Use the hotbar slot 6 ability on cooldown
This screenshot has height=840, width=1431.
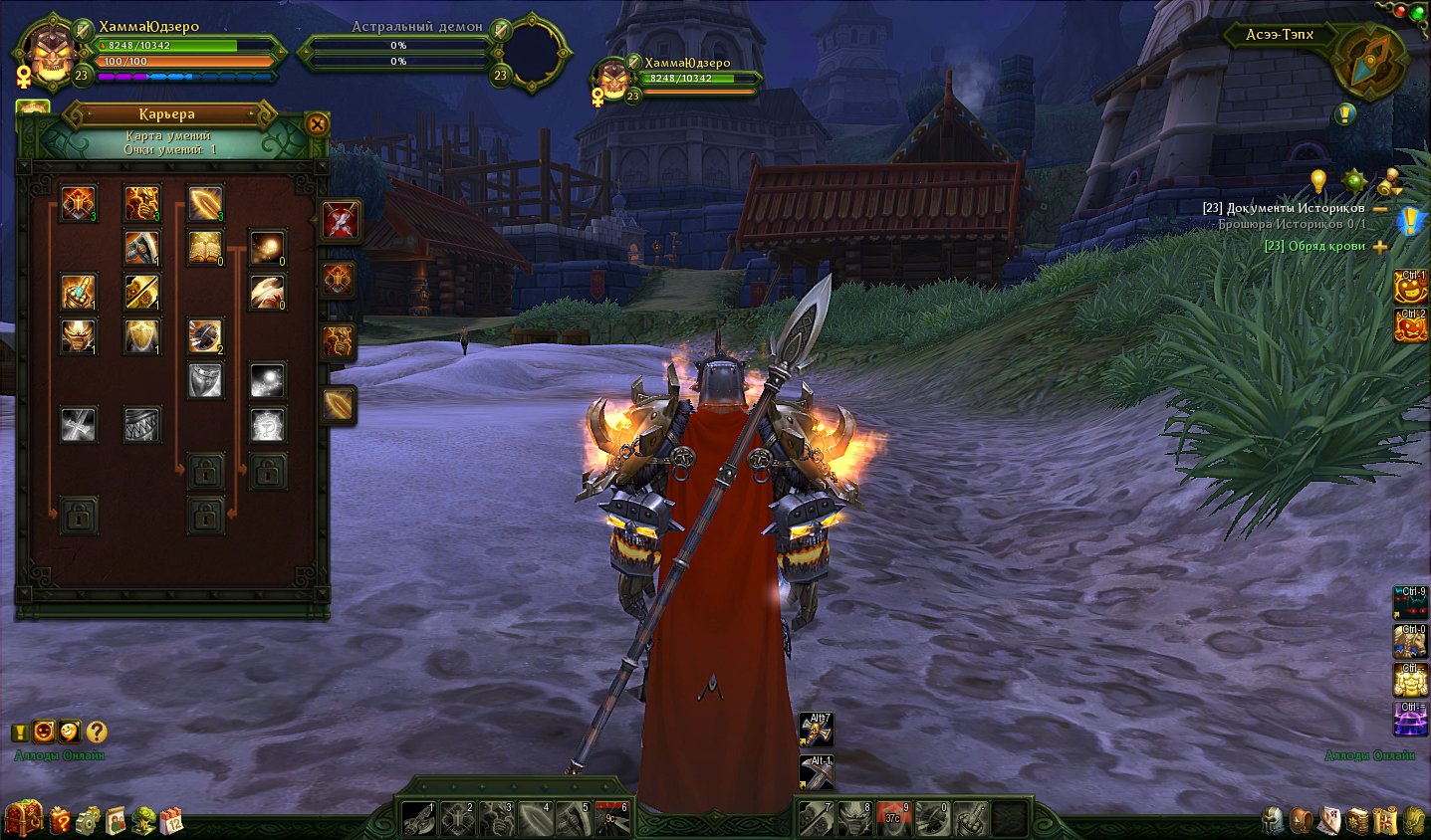pos(613,819)
